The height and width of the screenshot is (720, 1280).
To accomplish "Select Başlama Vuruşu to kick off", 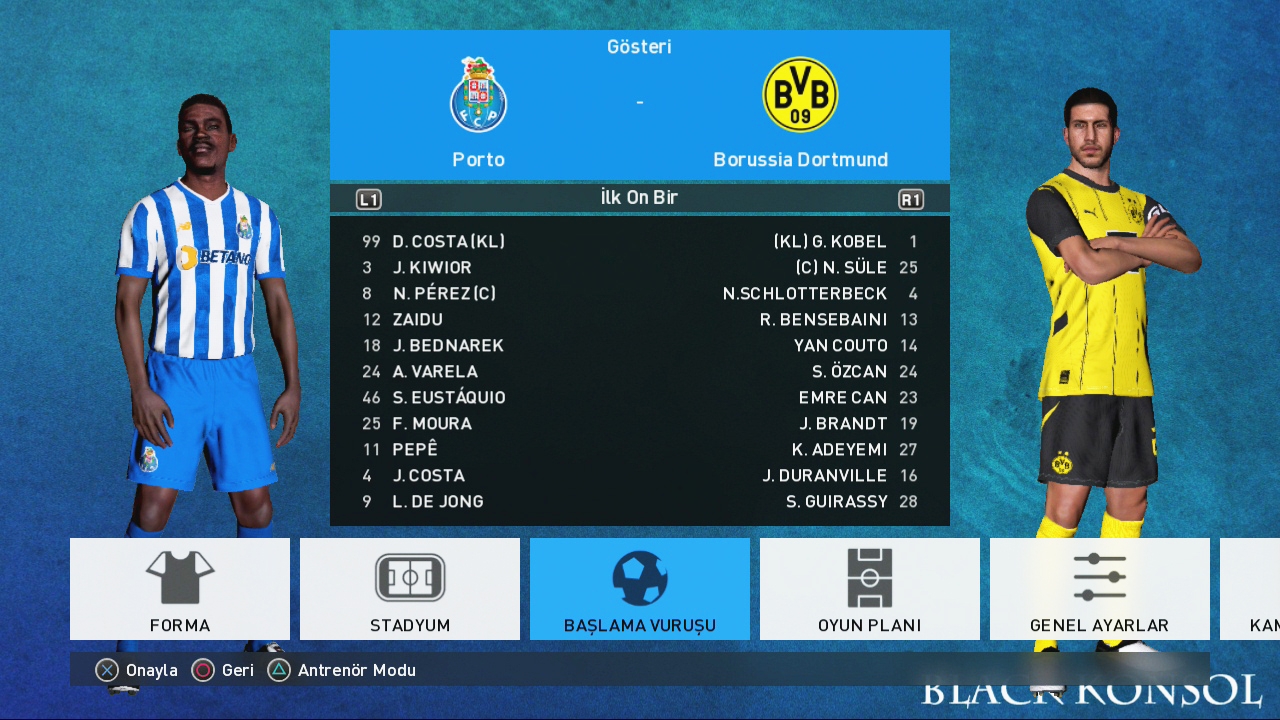I will coord(640,589).
